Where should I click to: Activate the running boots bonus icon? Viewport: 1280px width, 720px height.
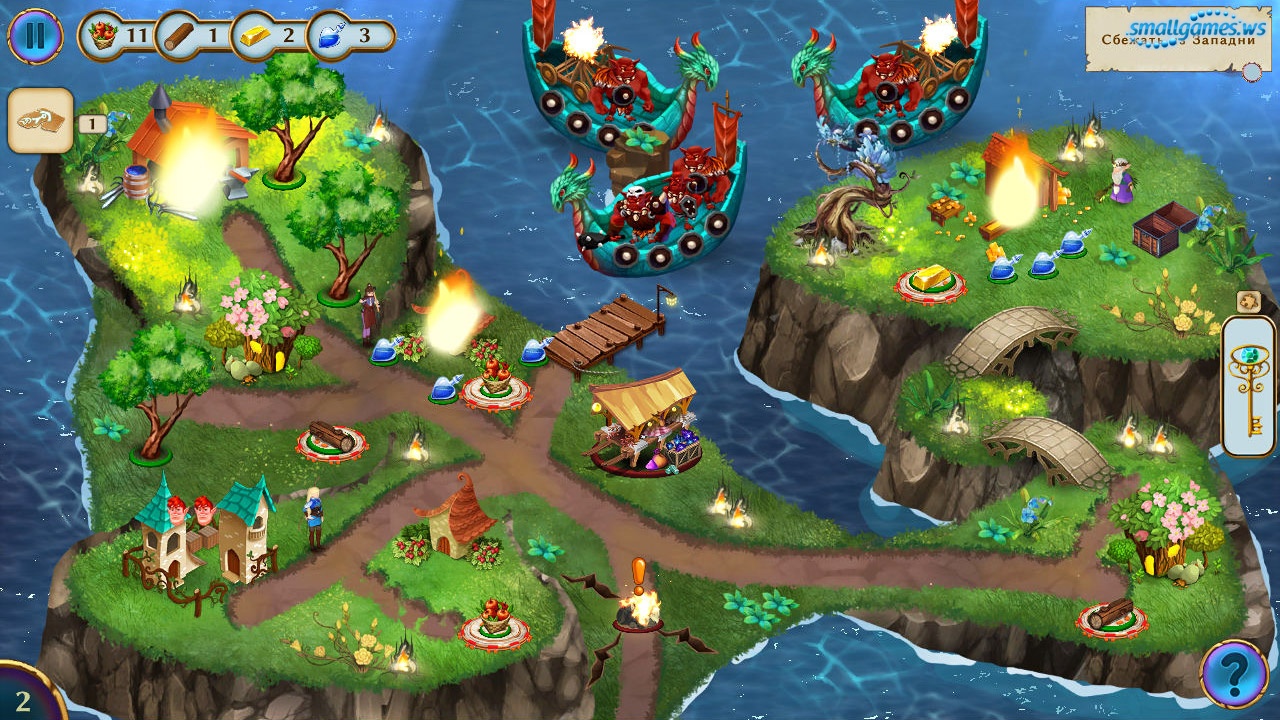tap(40, 121)
